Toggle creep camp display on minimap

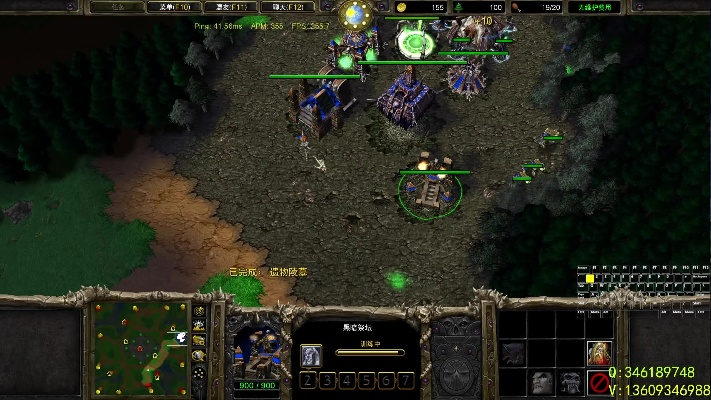[x=199, y=356]
